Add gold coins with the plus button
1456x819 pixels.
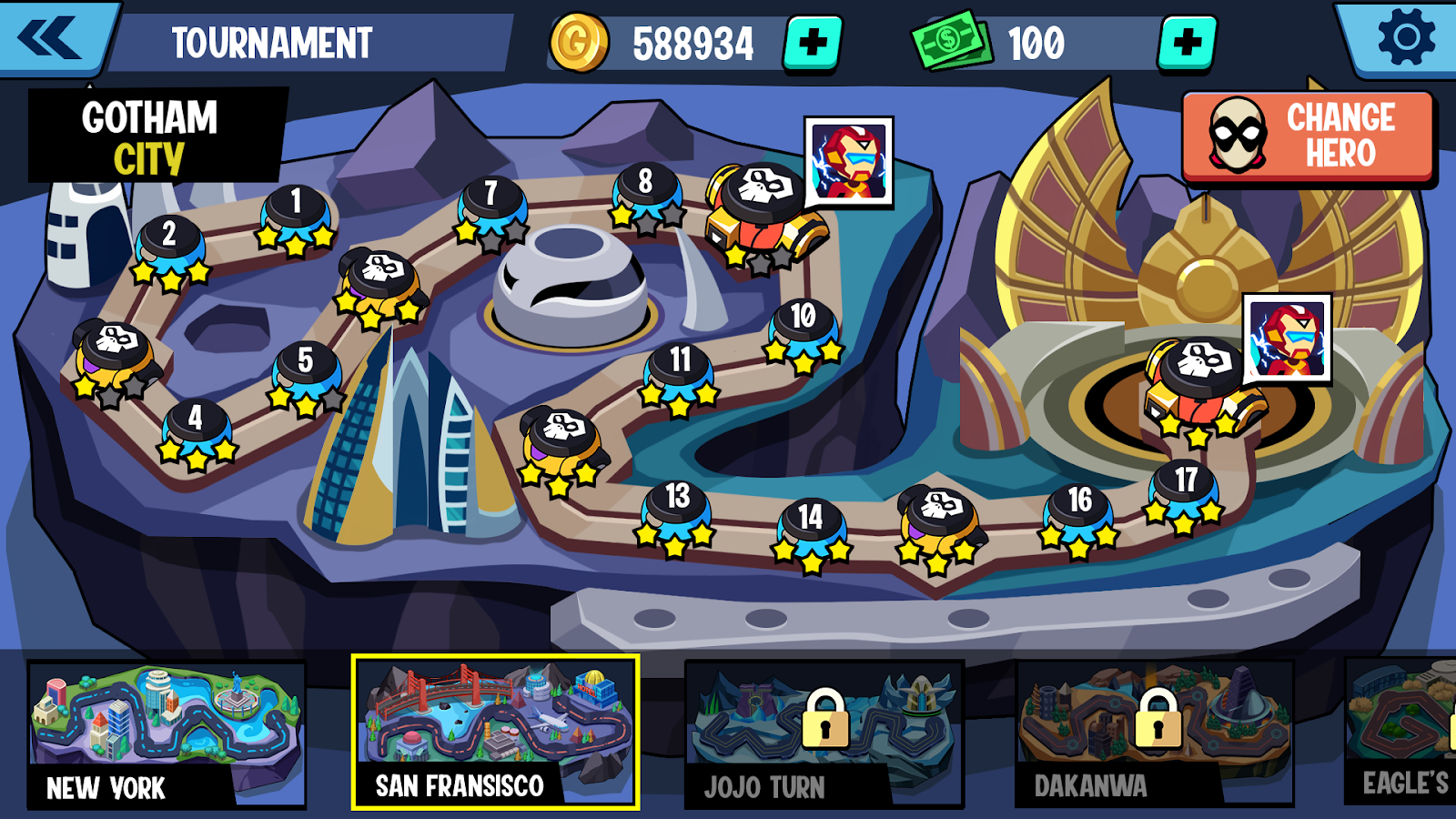pyautogui.click(x=812, y=43)
